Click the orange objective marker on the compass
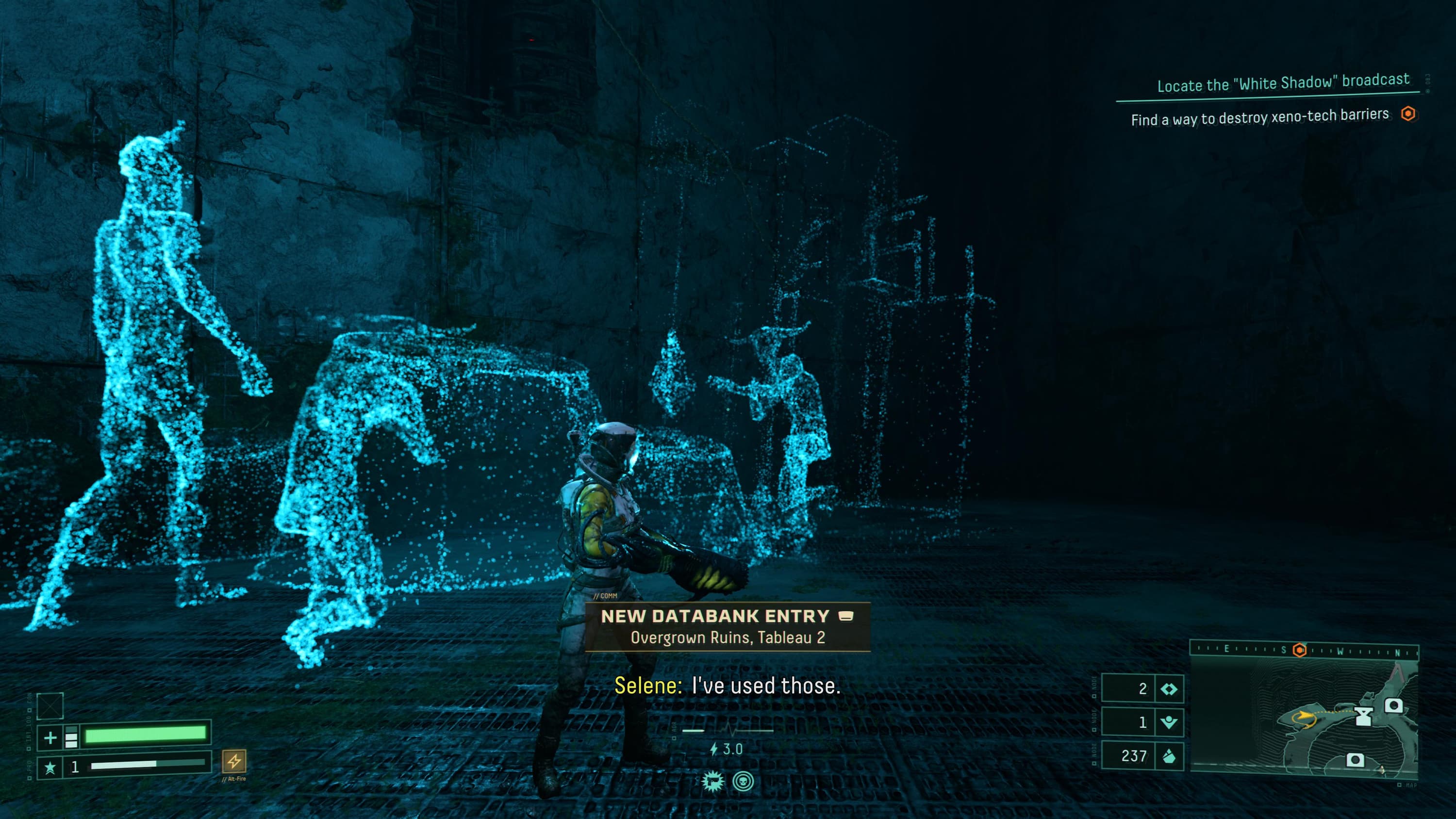Viewport: 1456px width, 819px height. (x=1299, y=650)
